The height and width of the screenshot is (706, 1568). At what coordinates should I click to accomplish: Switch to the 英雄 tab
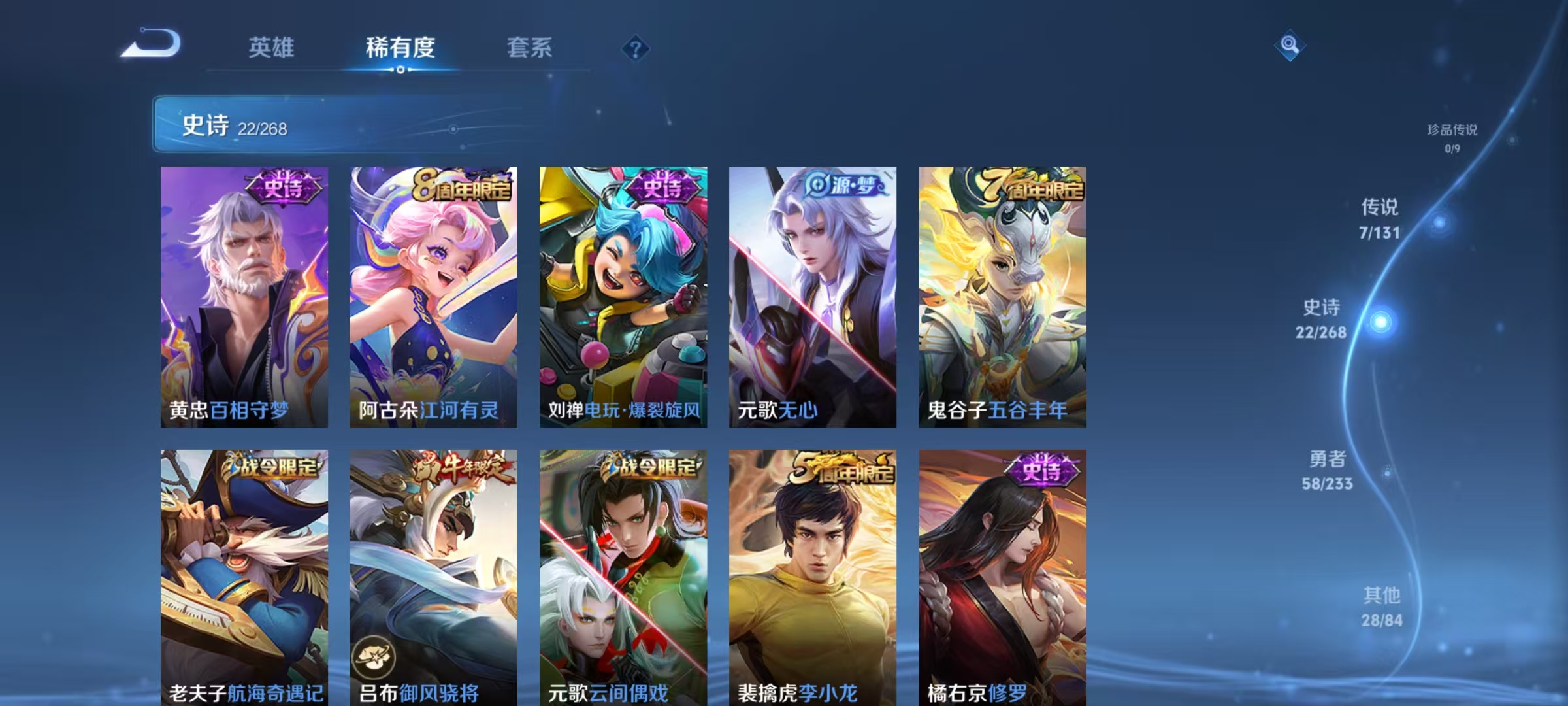271,47
